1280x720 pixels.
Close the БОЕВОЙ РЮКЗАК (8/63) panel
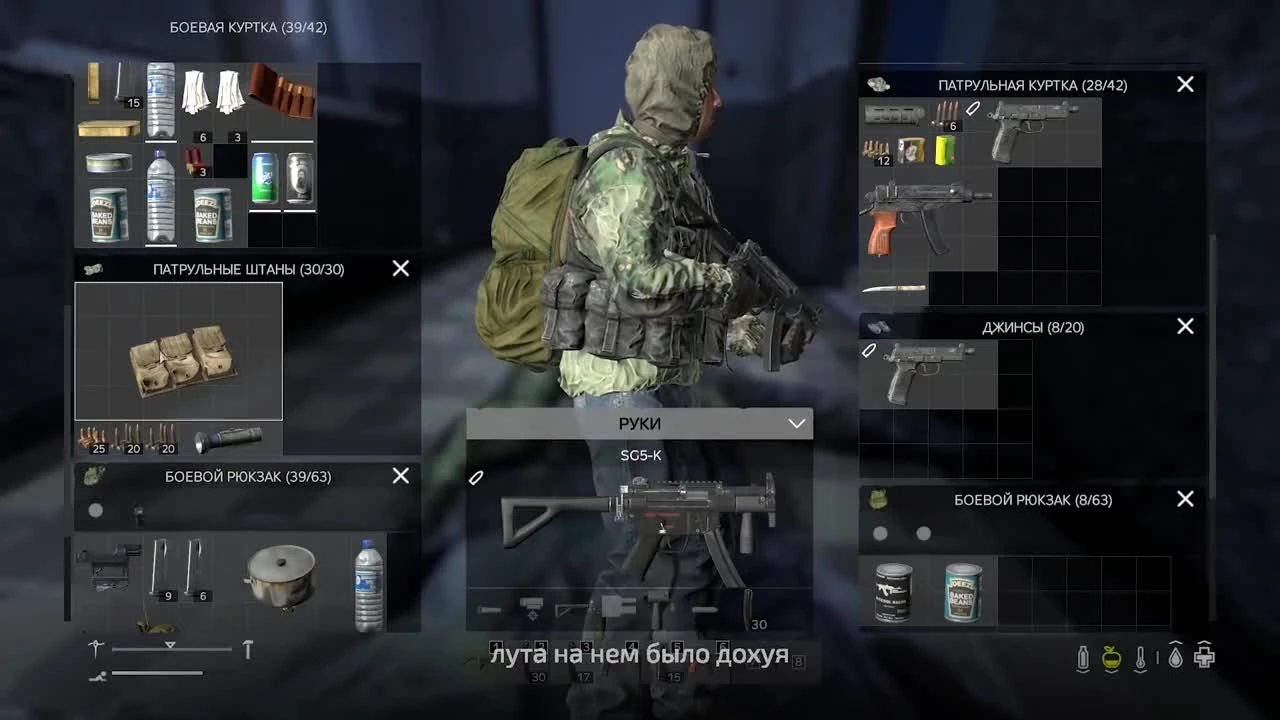[x=1185, y=499]
